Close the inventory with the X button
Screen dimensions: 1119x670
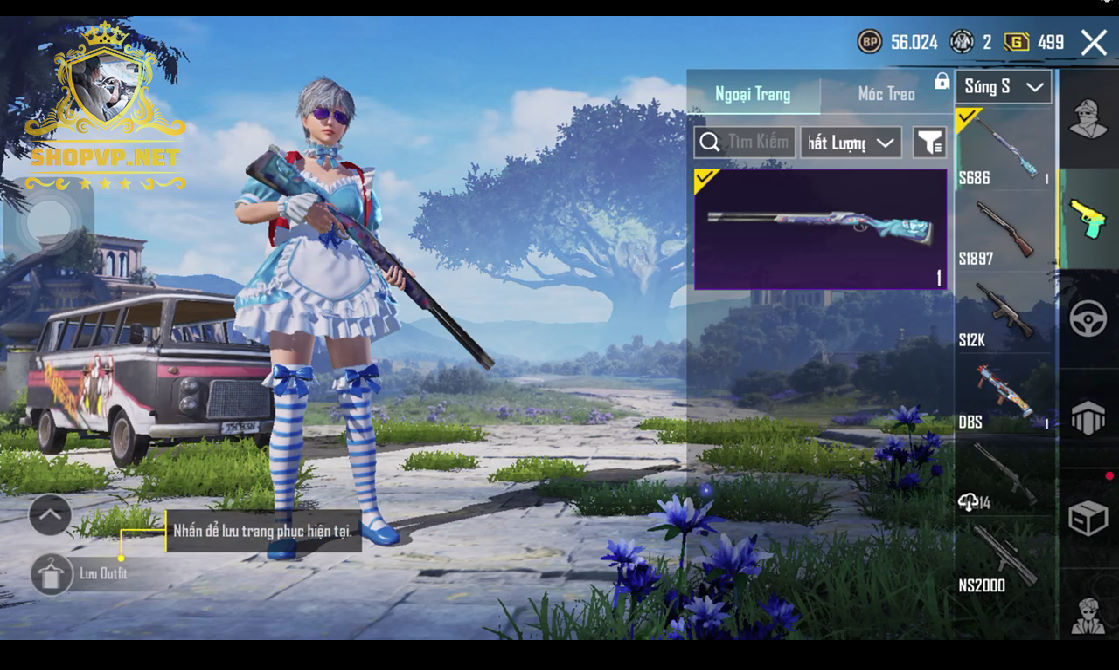(1094, 42)
